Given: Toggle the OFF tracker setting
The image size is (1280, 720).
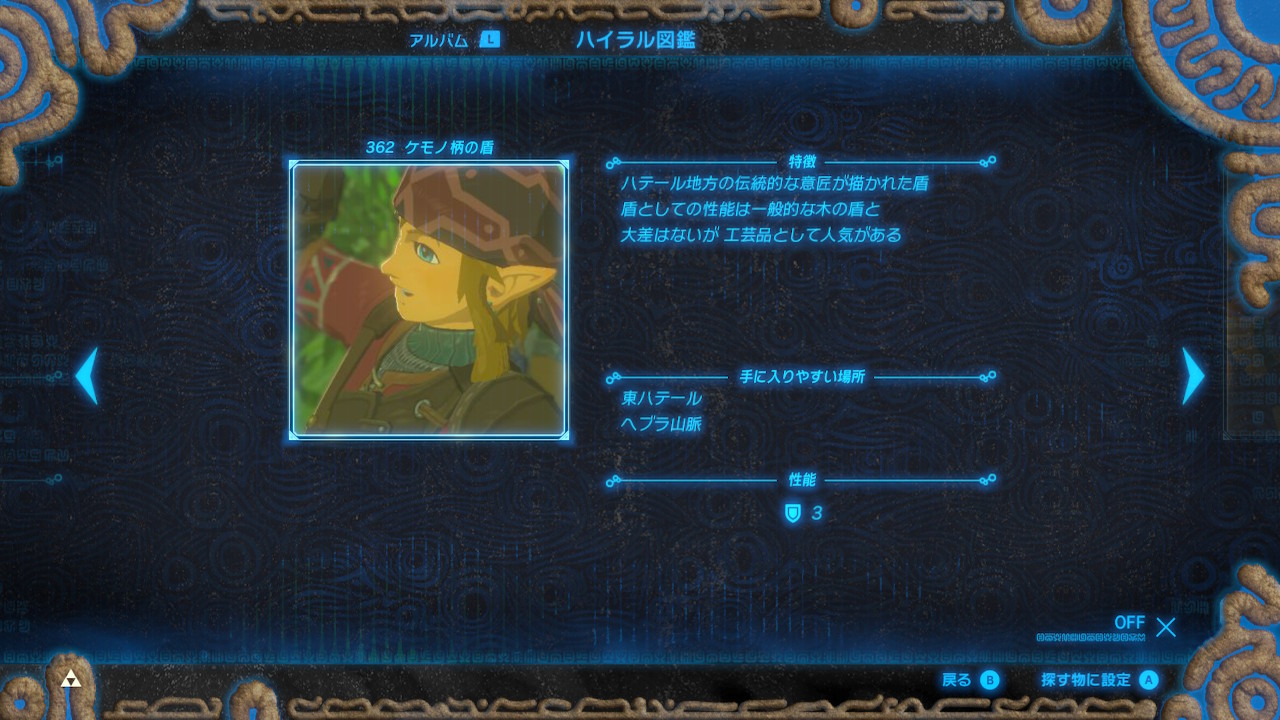Looking at the screenshot, I should [1129, 622].
